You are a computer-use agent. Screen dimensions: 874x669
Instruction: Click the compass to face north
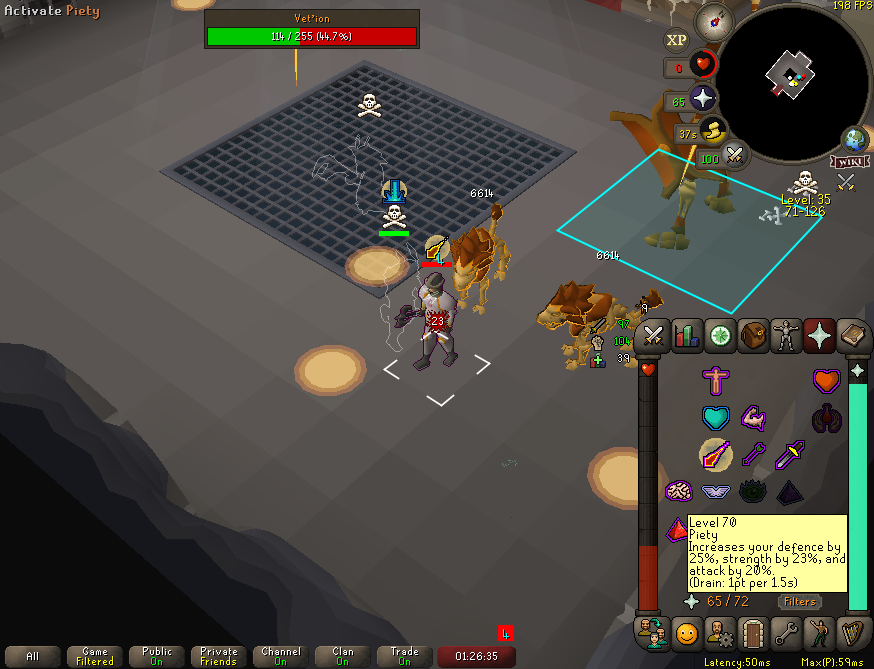pos(715,20)
